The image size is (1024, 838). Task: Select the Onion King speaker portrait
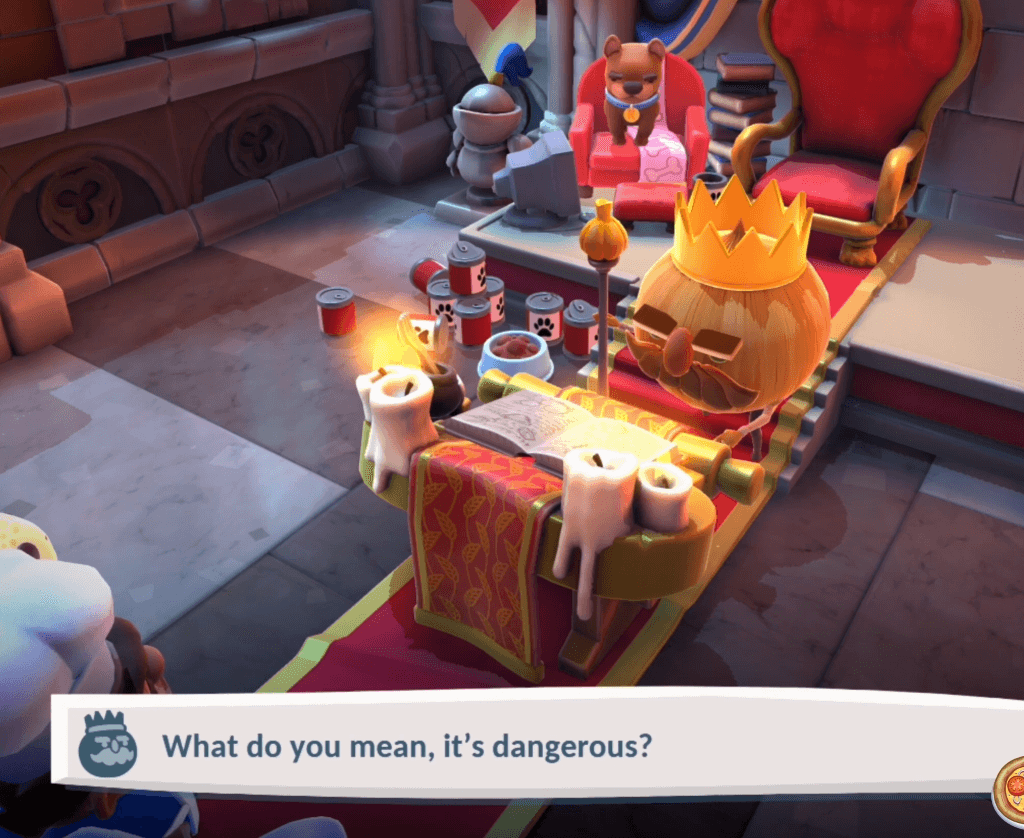click(107, 744)
